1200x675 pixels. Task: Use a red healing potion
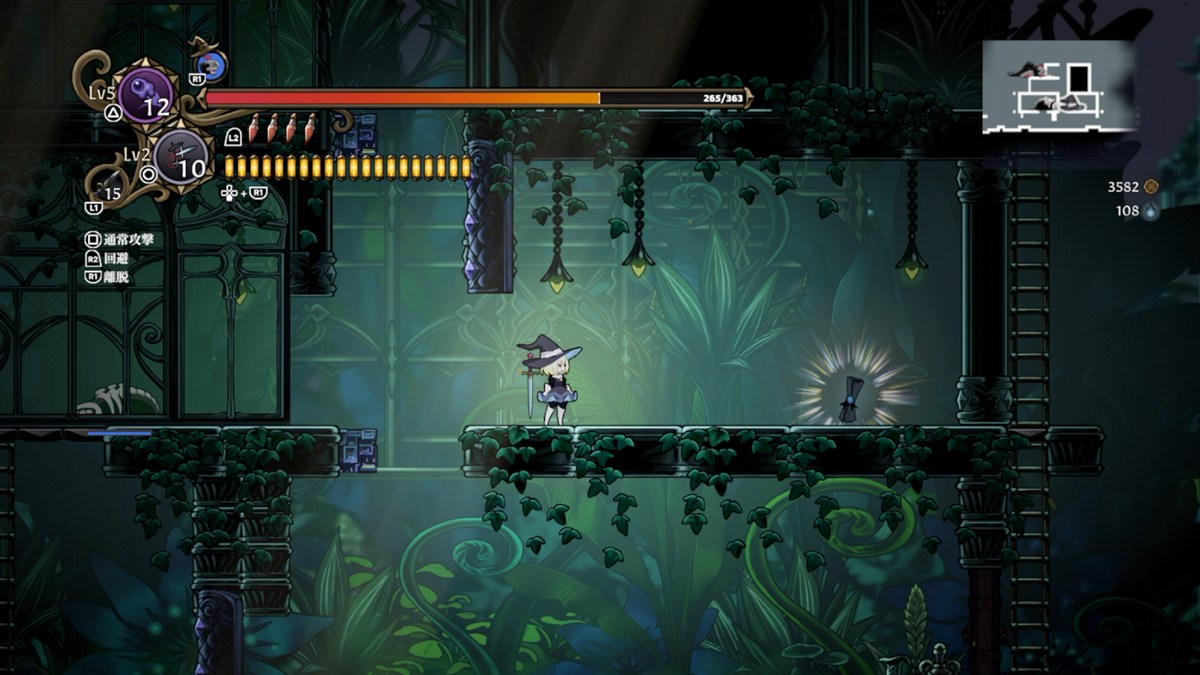tap(254, 127)
